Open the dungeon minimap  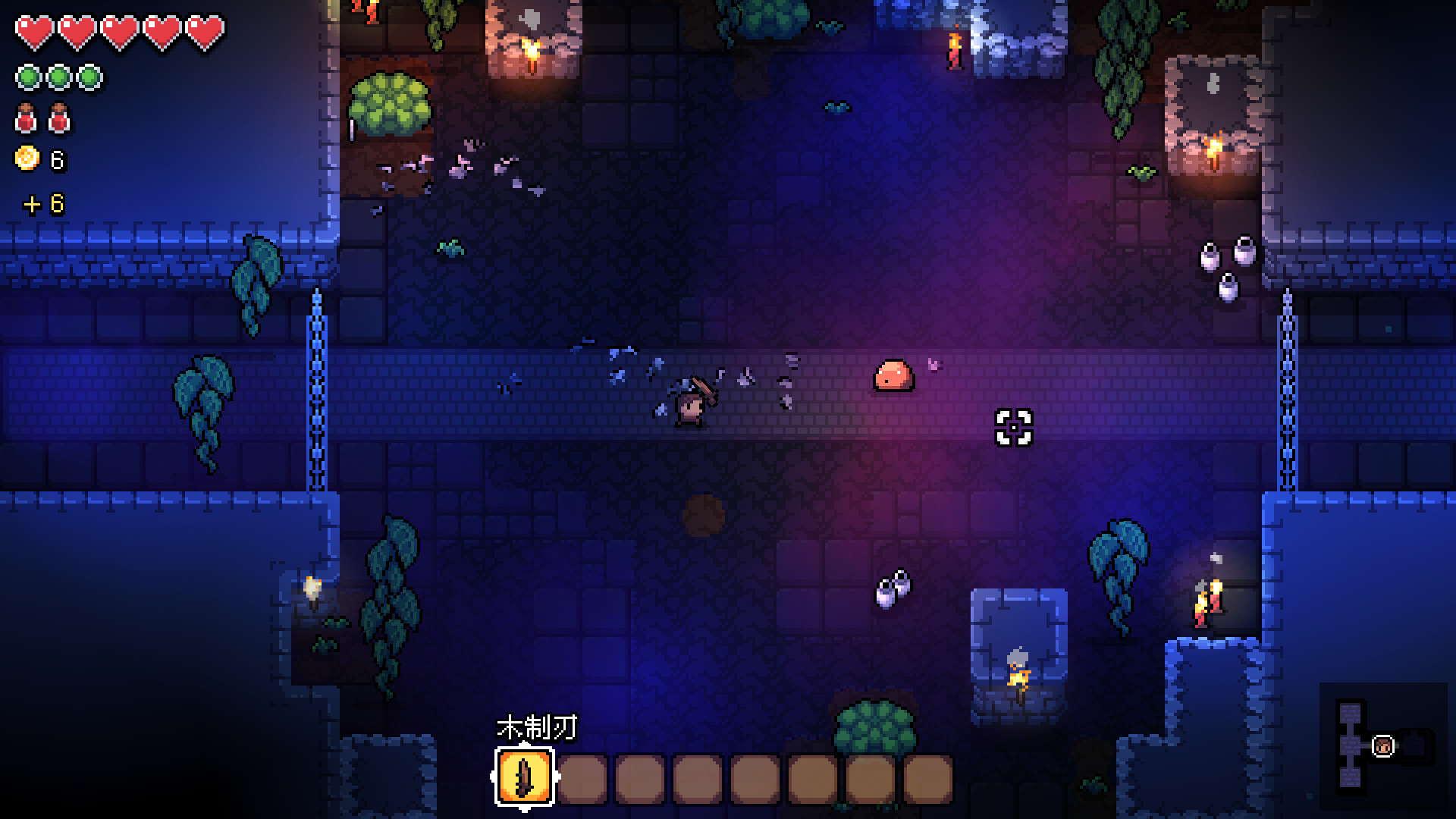[1382, 745]
